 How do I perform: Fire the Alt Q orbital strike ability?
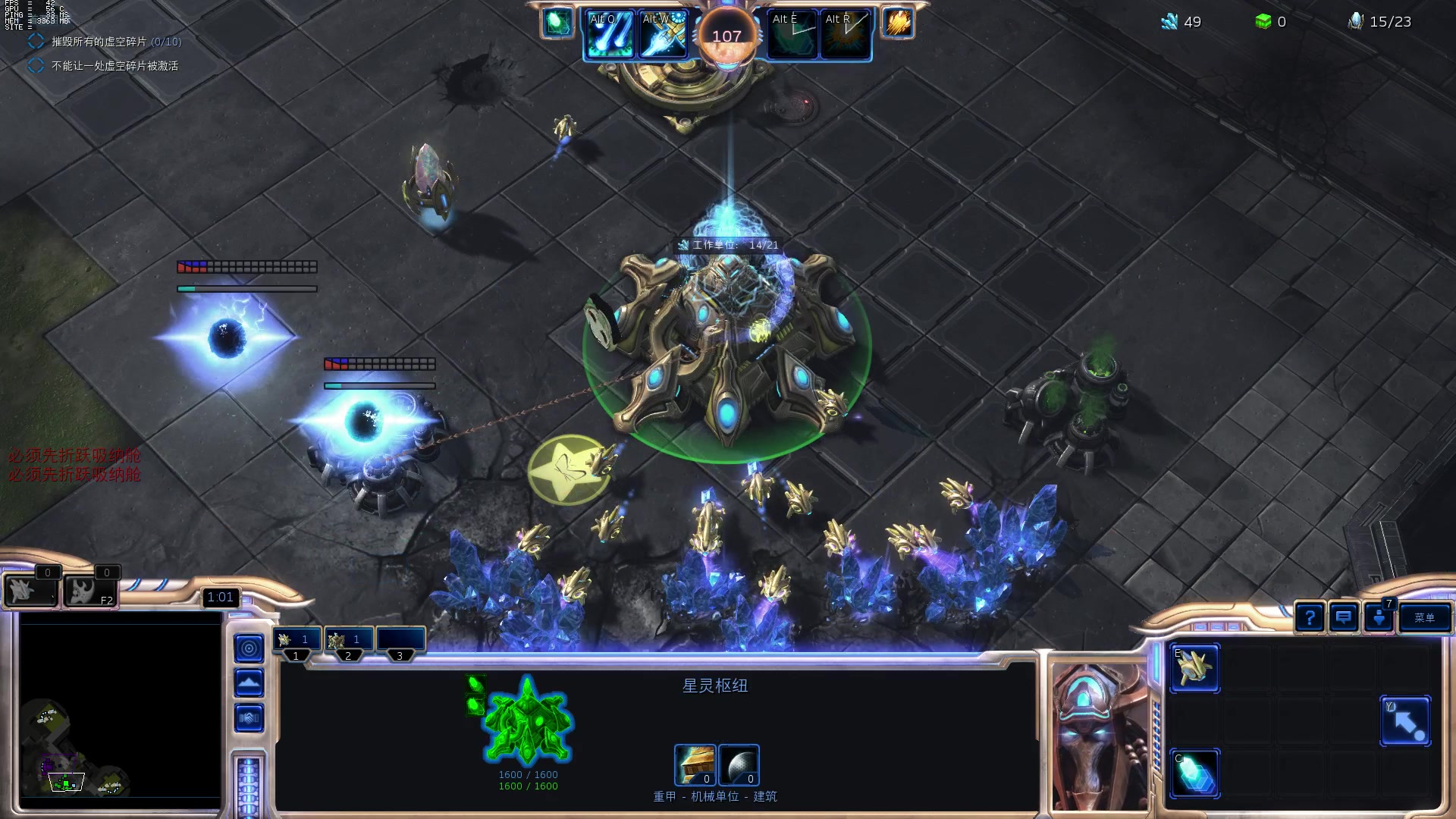(610, 35)
